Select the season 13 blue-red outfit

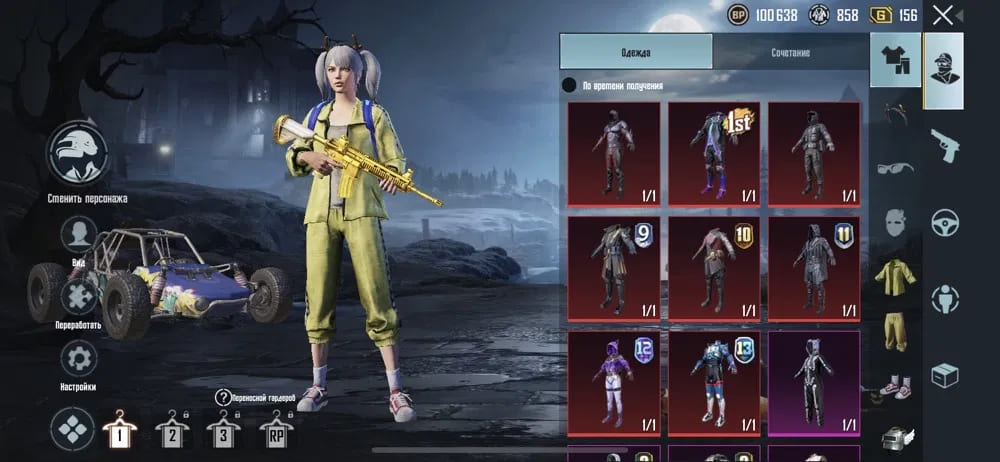click(x=713, y=383)
